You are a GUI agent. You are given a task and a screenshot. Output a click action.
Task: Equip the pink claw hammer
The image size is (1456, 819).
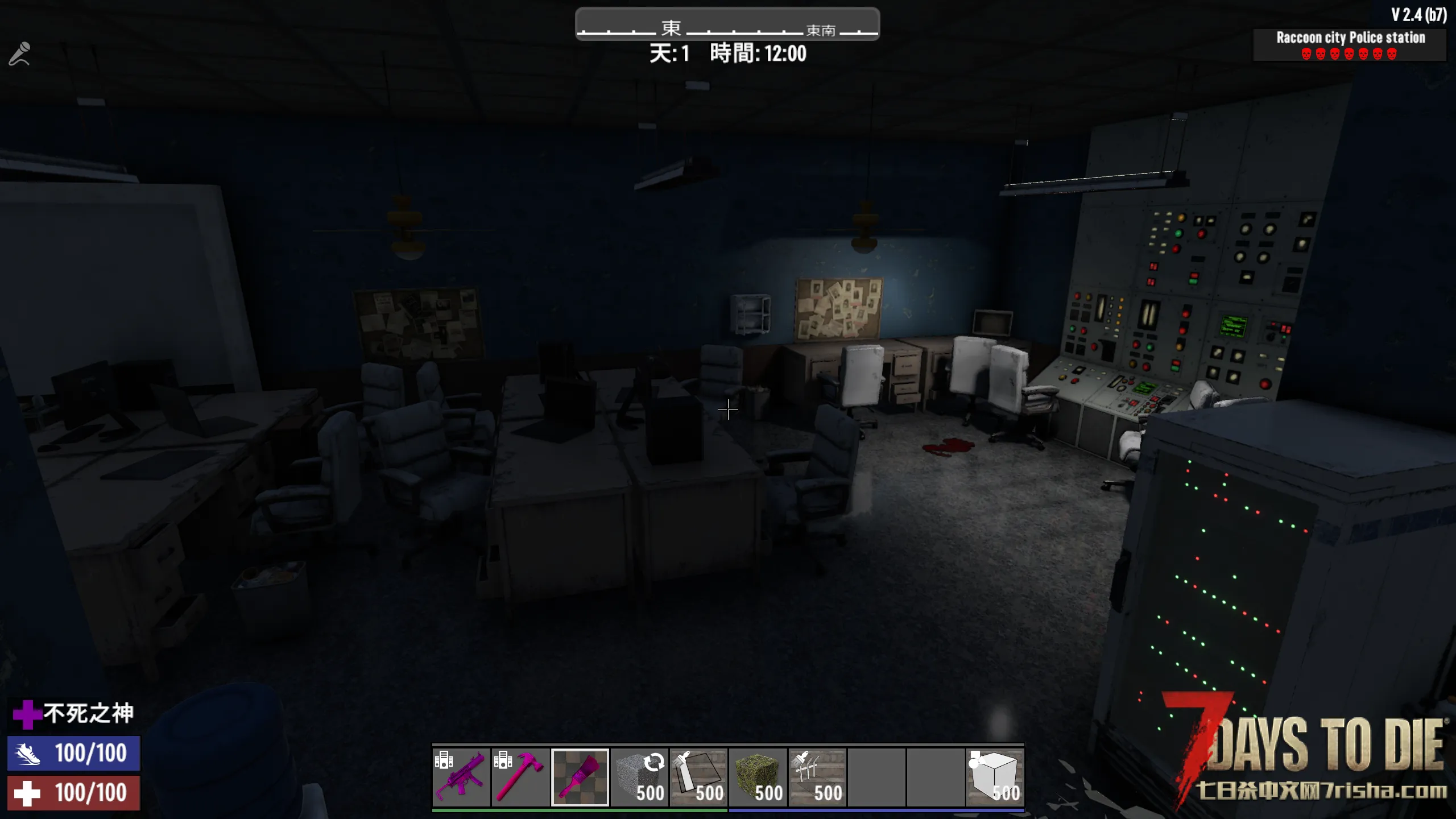(520, 777)
